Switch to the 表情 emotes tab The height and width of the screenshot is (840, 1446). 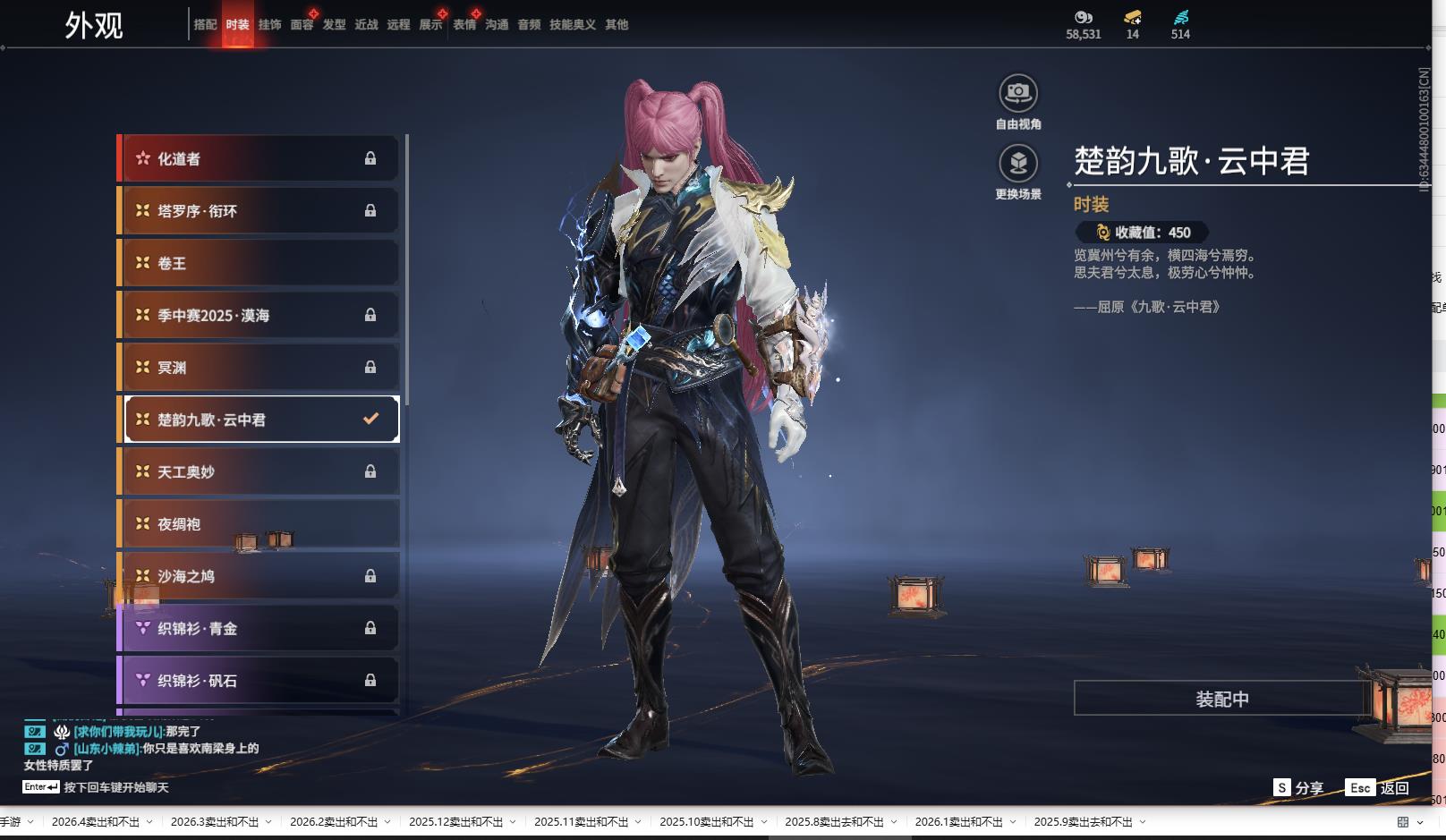click(464, 25)
